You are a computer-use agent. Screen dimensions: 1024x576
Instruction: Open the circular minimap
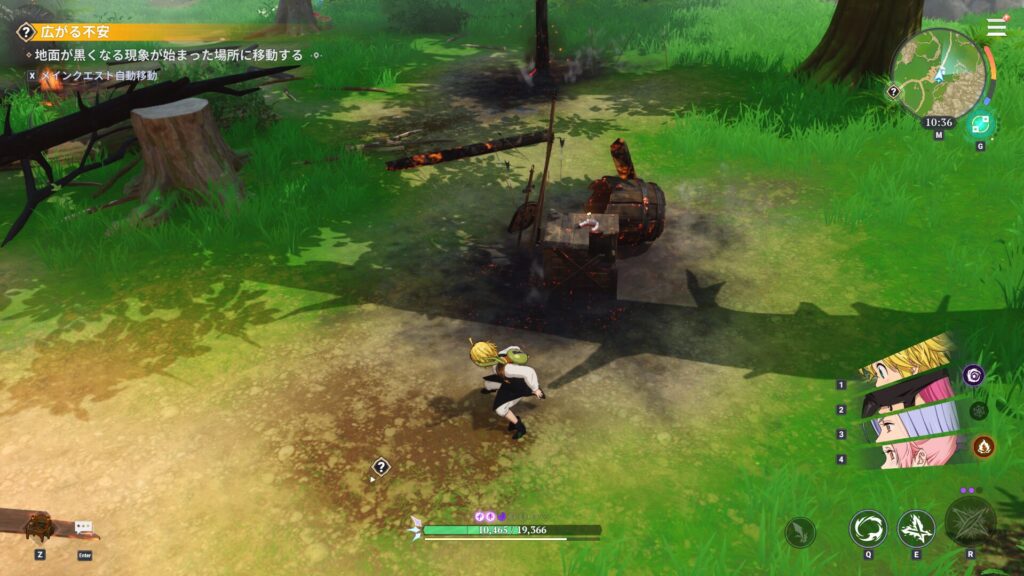pyautogui.click(x=938, y=72)
